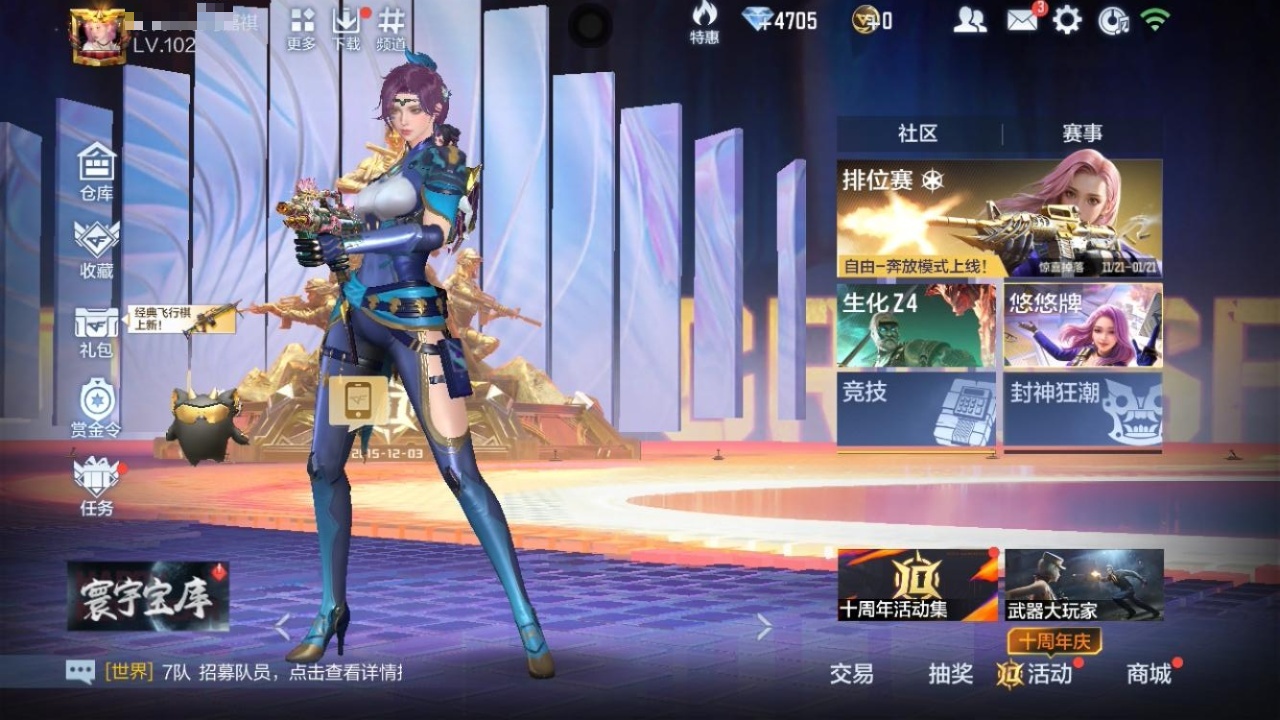The image size is (1280, 720).
Task: Open the 特惠 special offers flame icon
Action: (705, 22)
